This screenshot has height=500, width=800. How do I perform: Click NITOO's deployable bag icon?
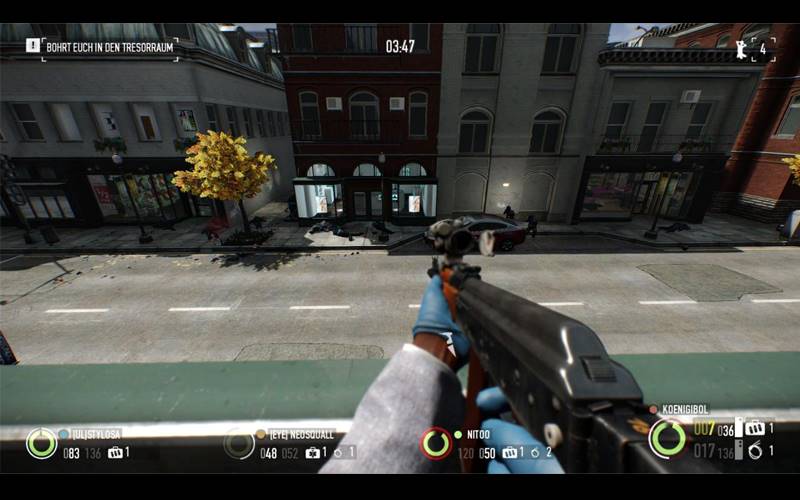tap(510, 453)
